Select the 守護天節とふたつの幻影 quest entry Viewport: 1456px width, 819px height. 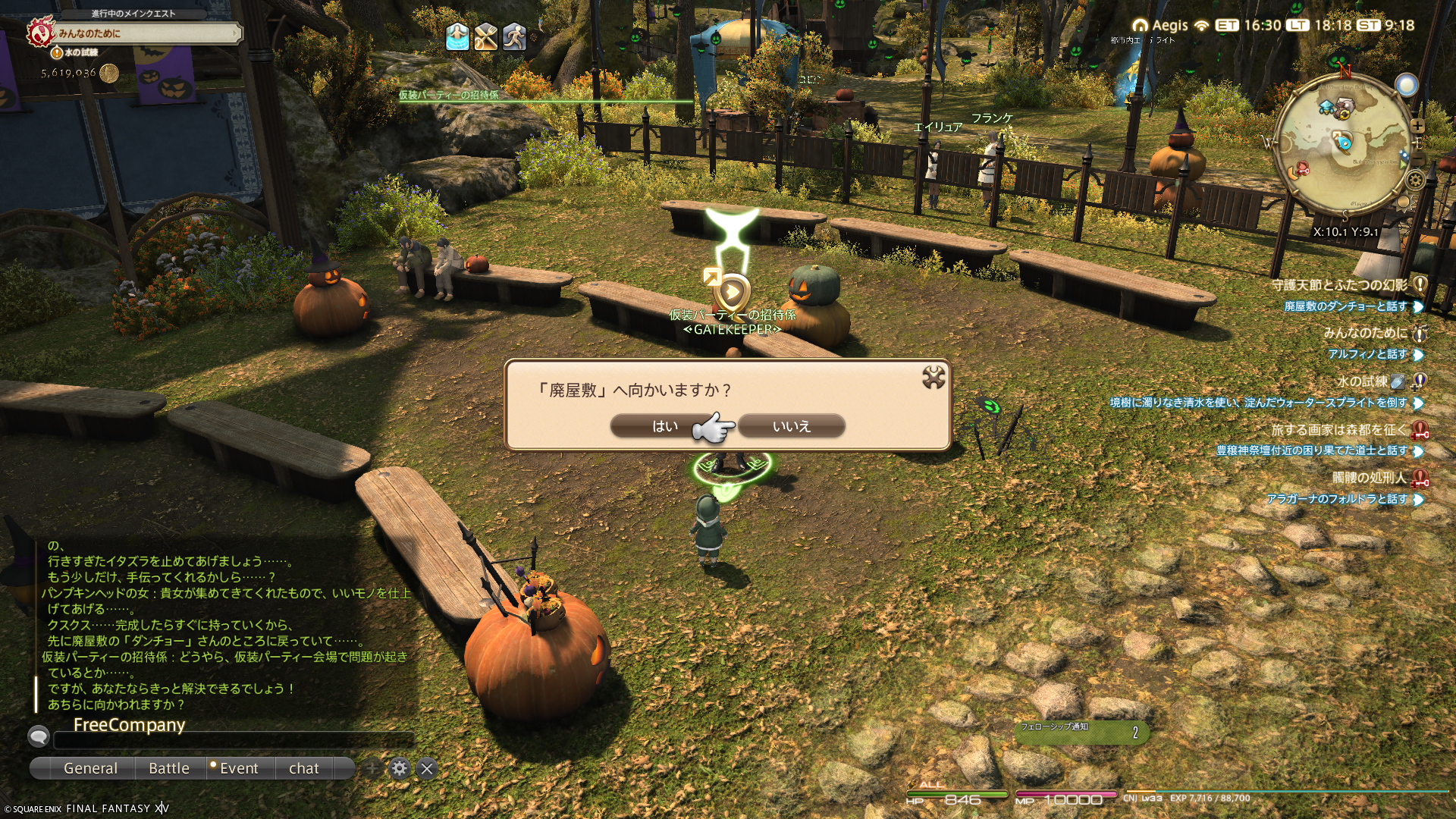1339,285
